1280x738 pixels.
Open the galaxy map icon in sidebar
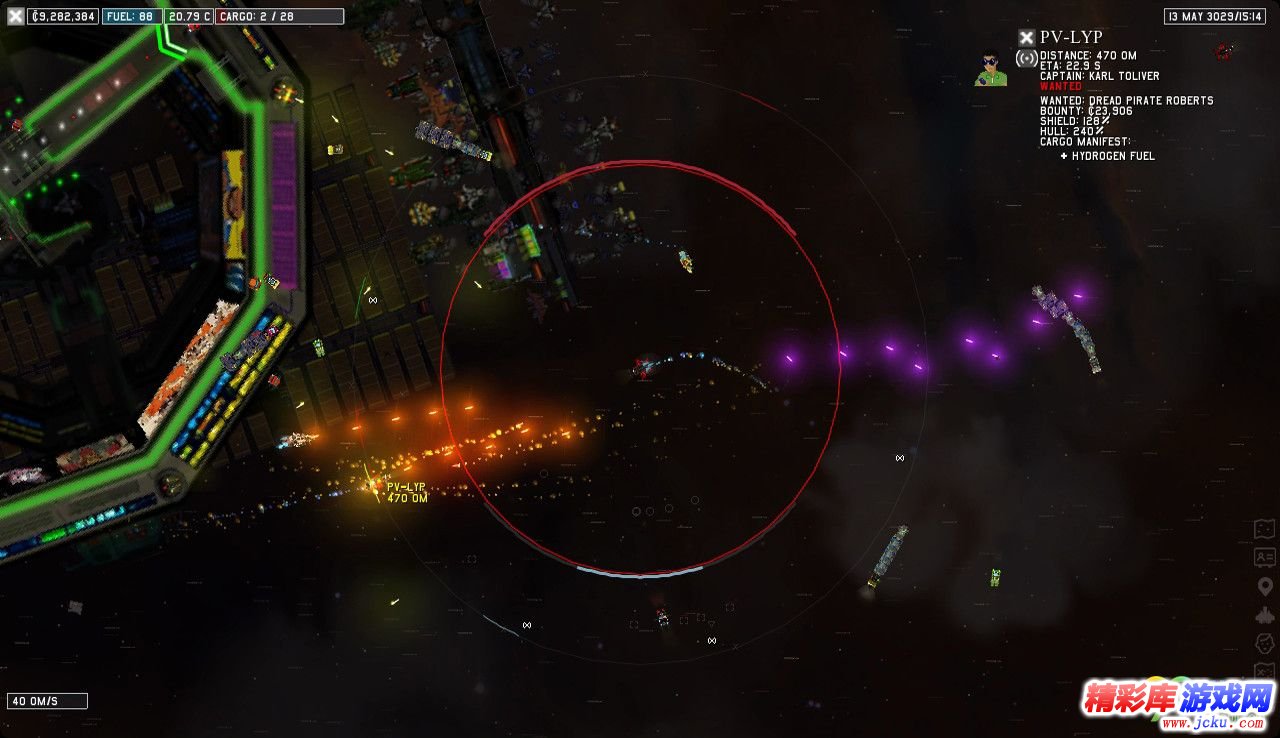tap(1265, 529)
